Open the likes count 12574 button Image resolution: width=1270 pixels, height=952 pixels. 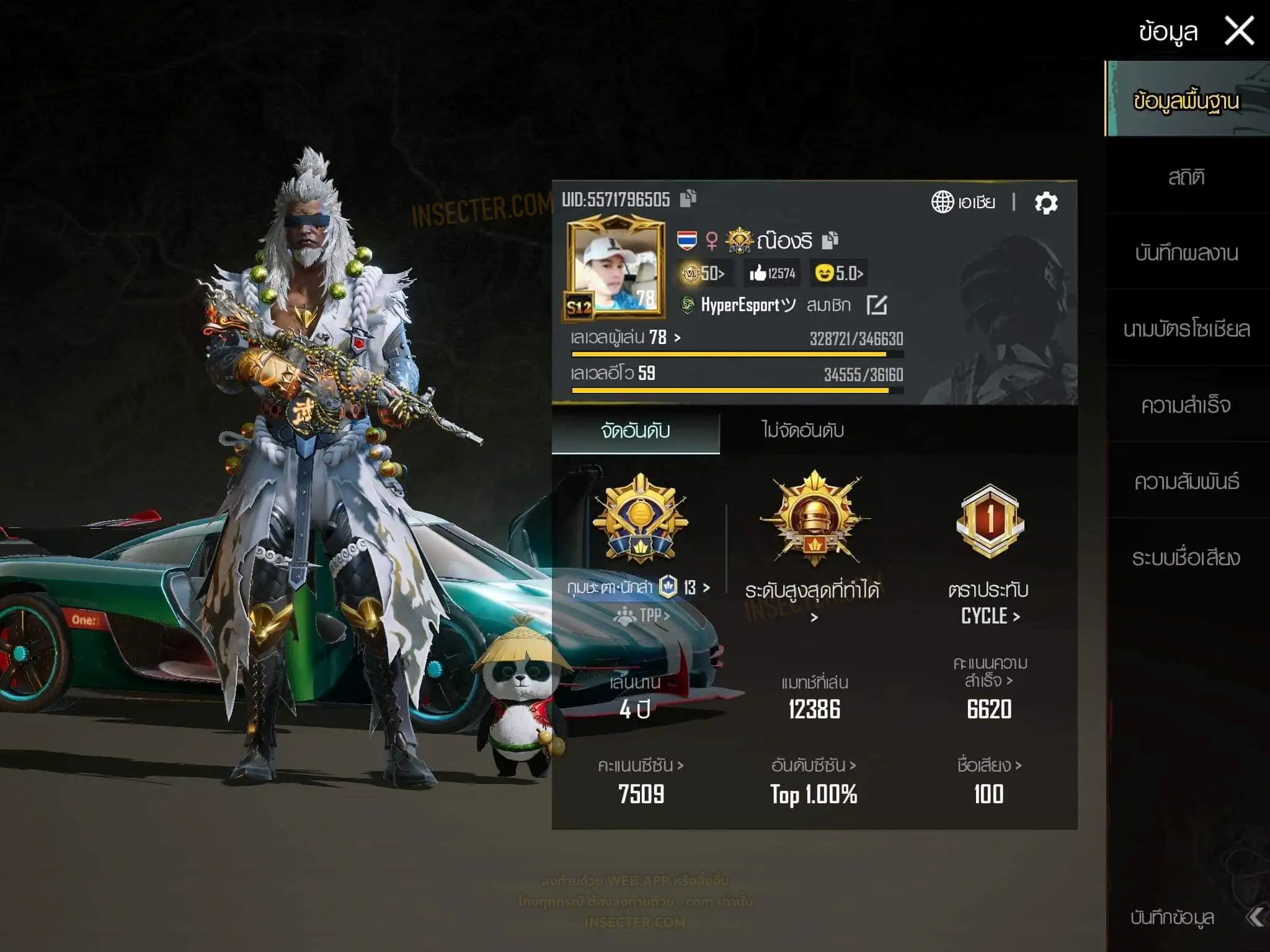pyautogui.click(x=772, y=273)
